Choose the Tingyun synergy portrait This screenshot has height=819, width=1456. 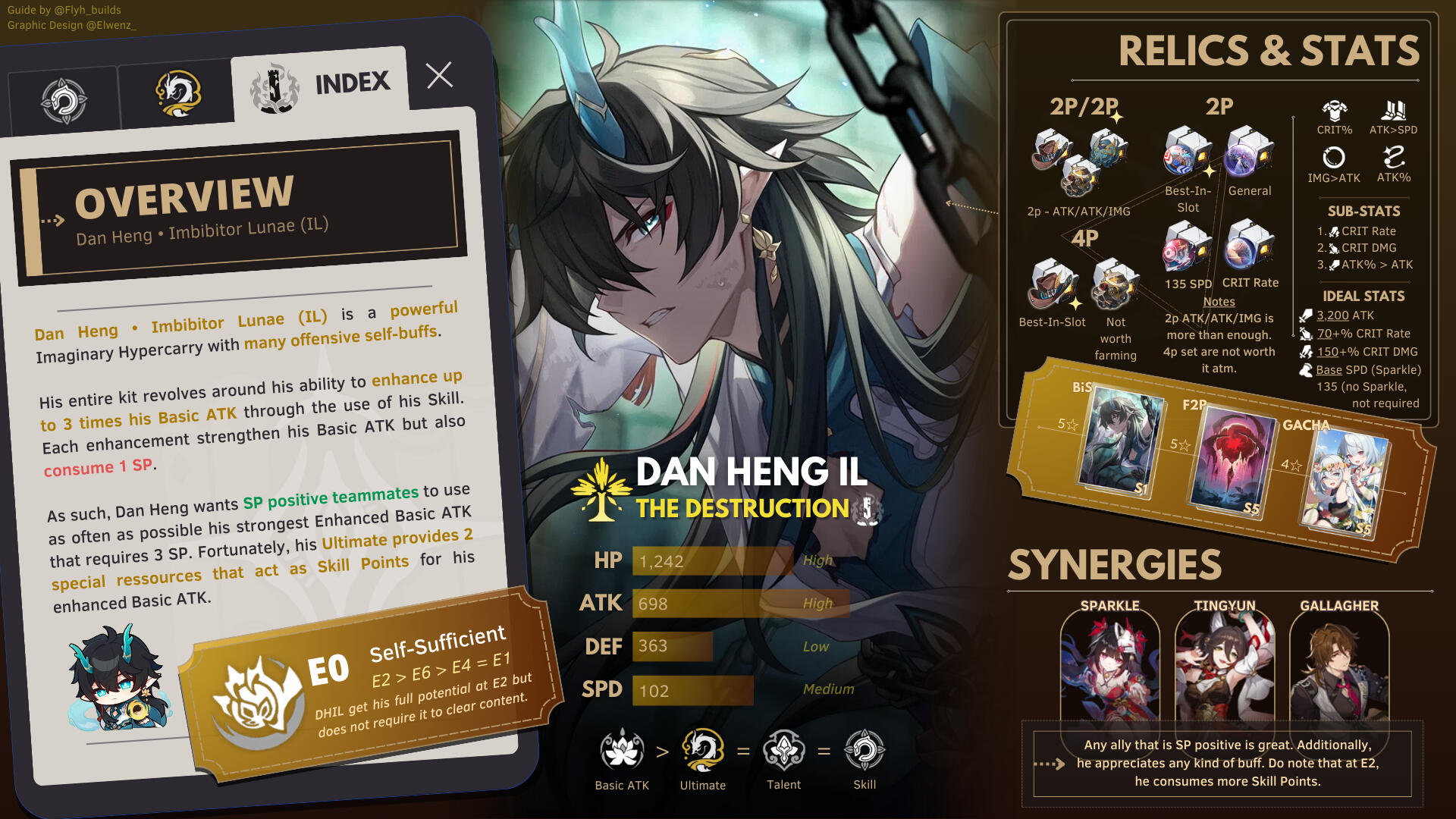click(1225, 667)
